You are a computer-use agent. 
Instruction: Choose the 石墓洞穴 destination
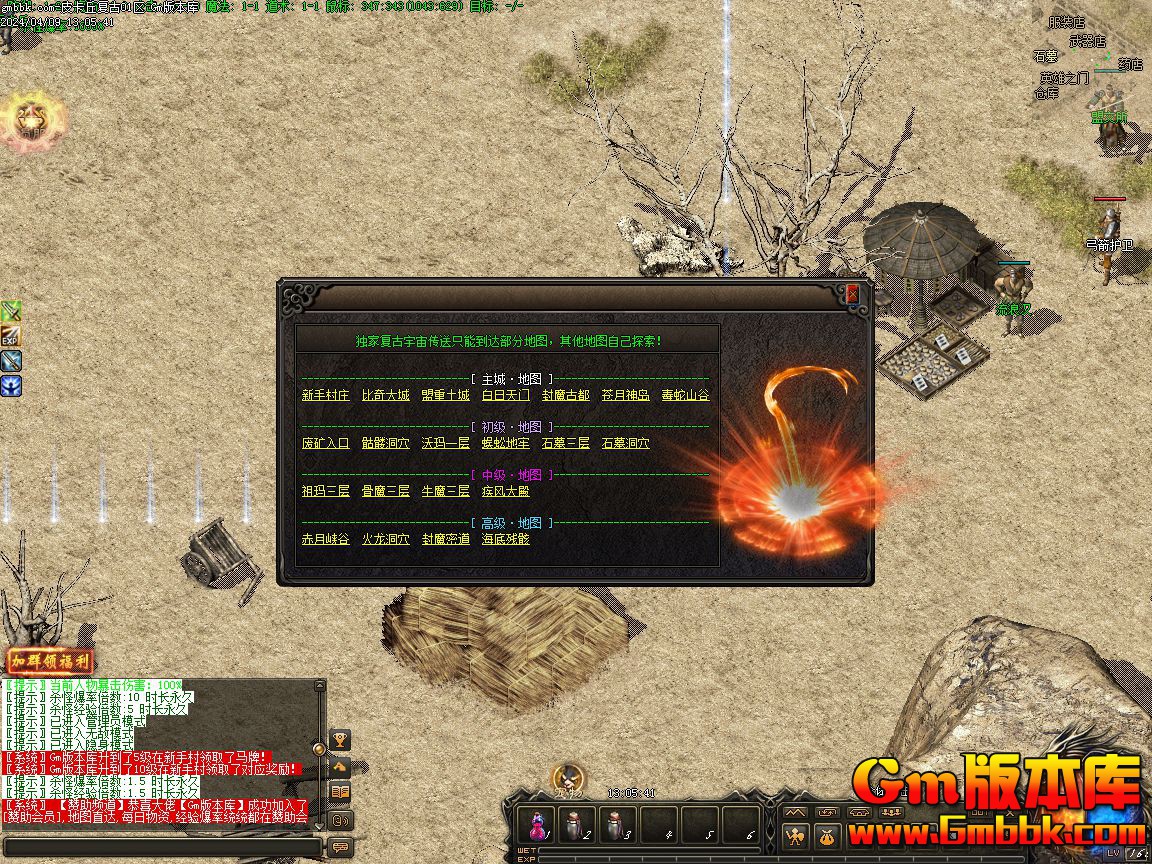[x=626, y=443]
